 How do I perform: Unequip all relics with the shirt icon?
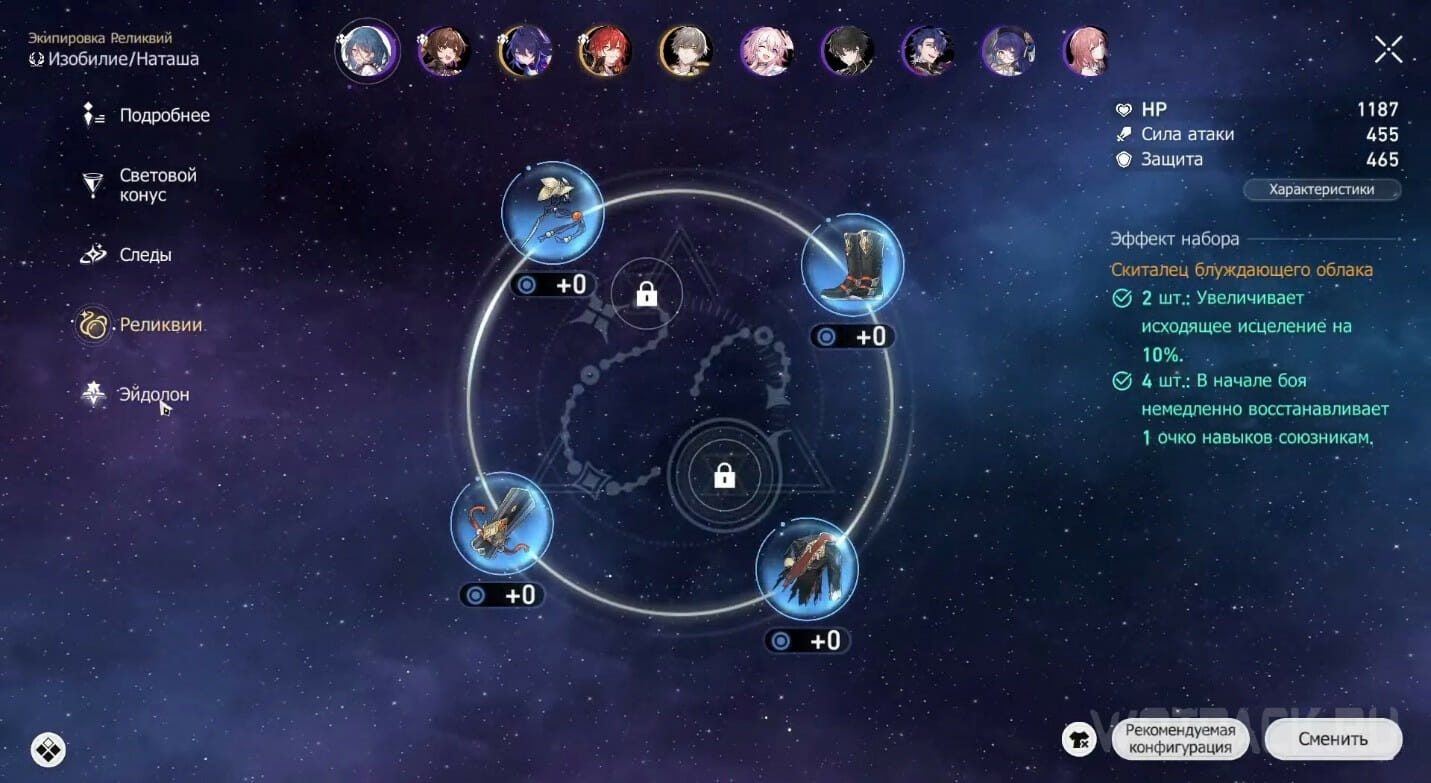coord(1079,739)
